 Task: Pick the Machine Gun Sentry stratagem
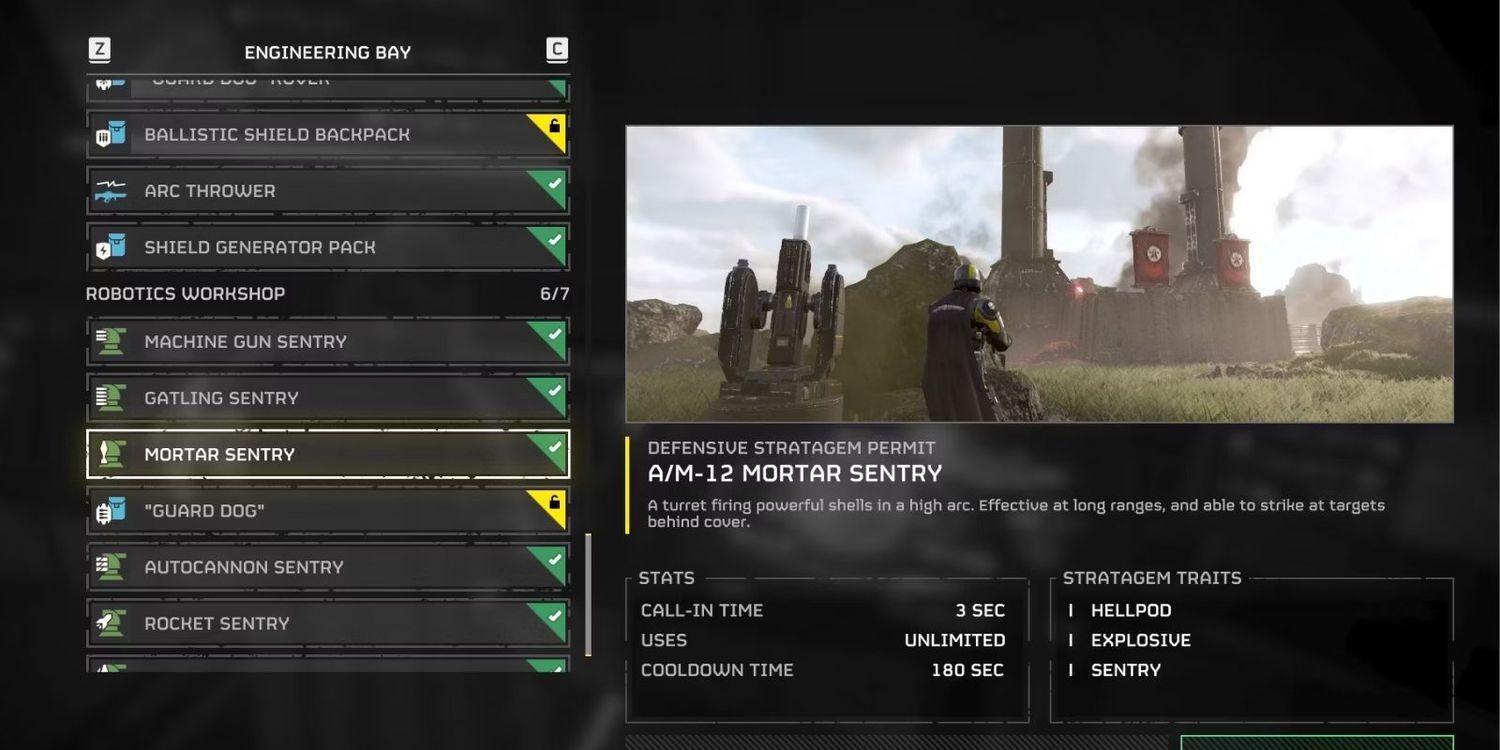pos(328,342)
